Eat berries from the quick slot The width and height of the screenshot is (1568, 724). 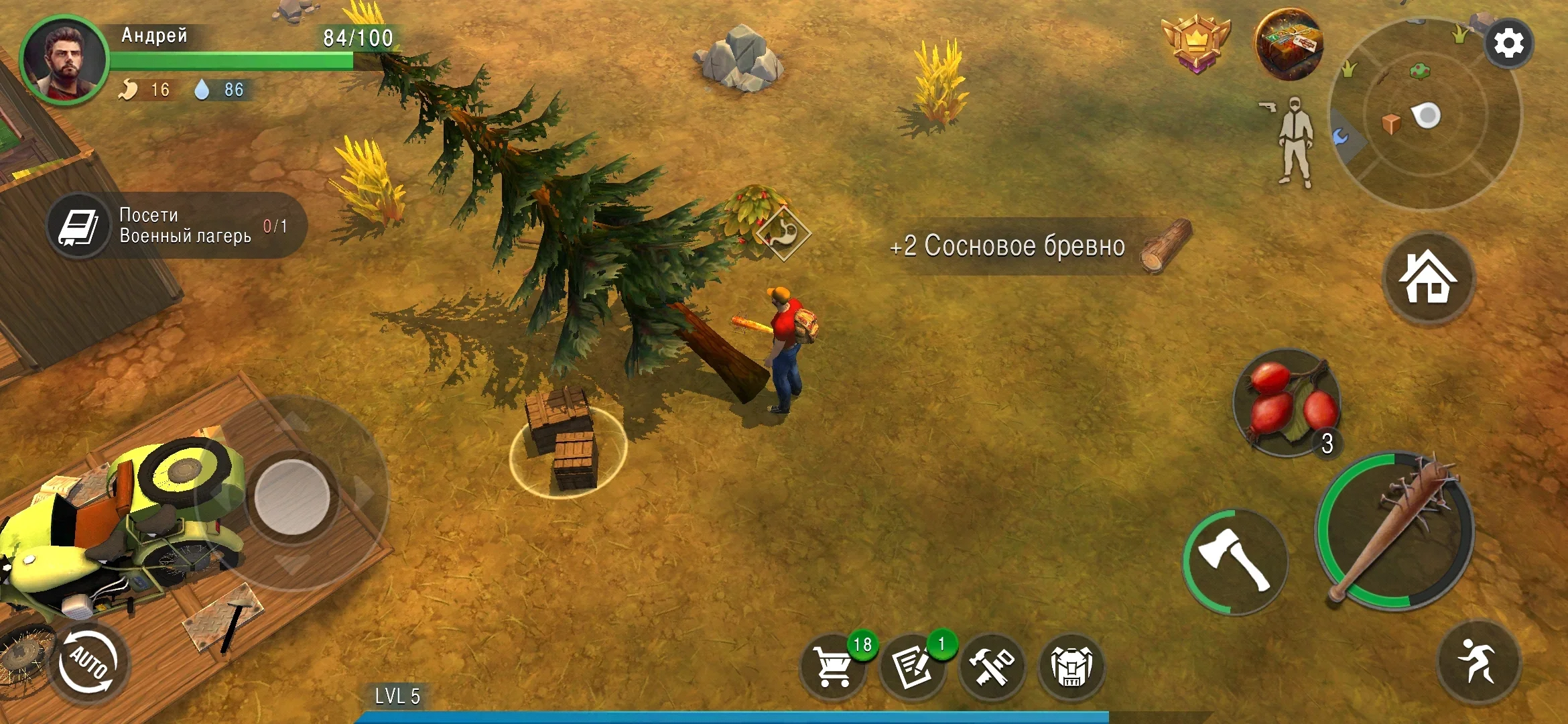1287,404
